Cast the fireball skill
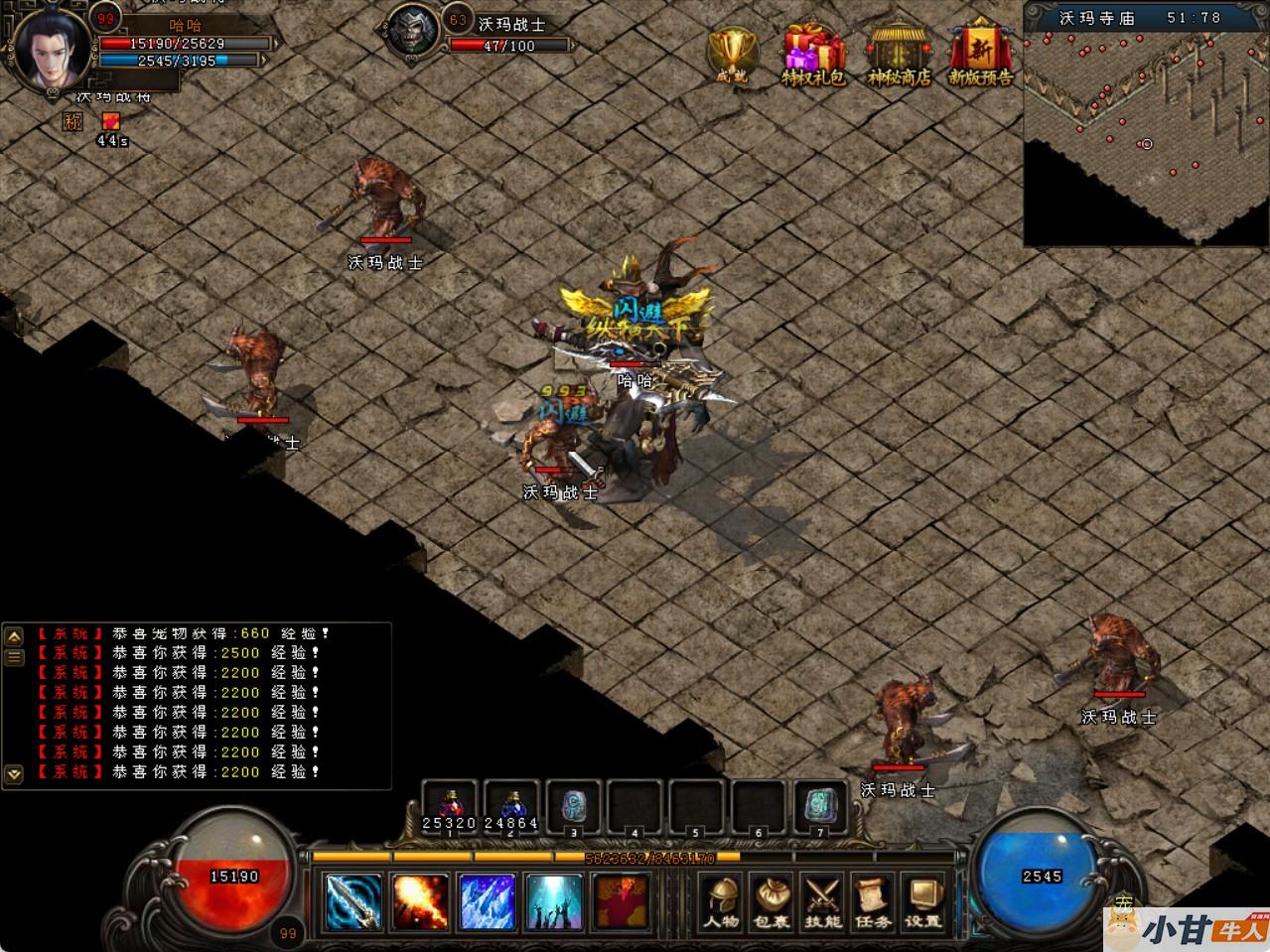 pos(420,900)
